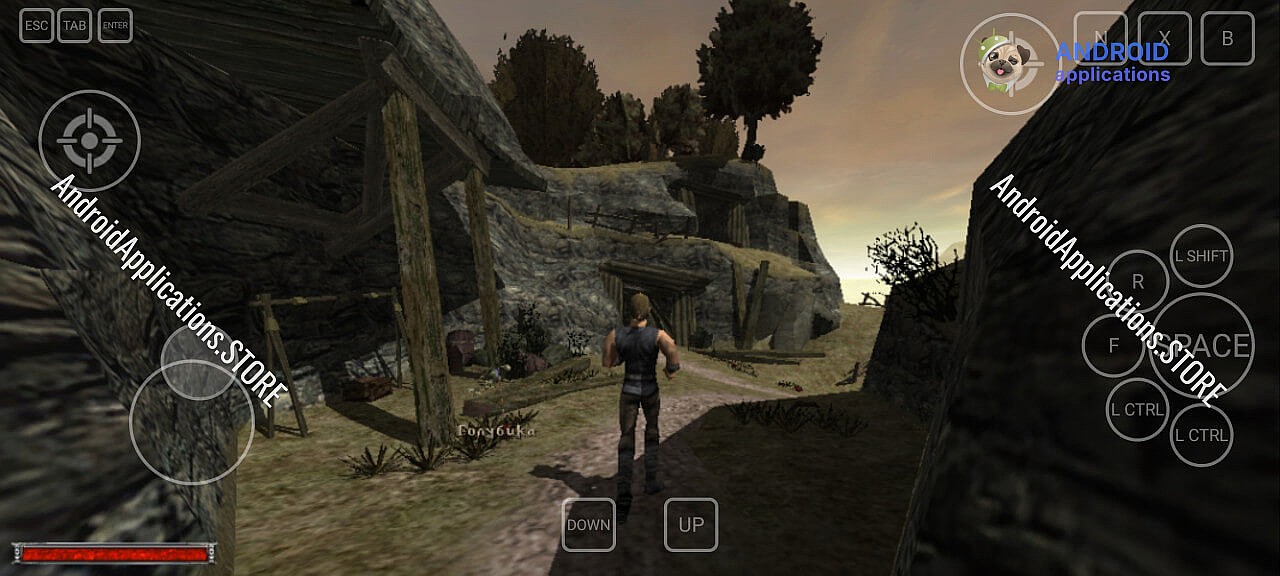Image resolution: width=1280 pixels, height=576 pixels.
Task: Tap the X on-screen key
Action: [x=1164, y=38]
